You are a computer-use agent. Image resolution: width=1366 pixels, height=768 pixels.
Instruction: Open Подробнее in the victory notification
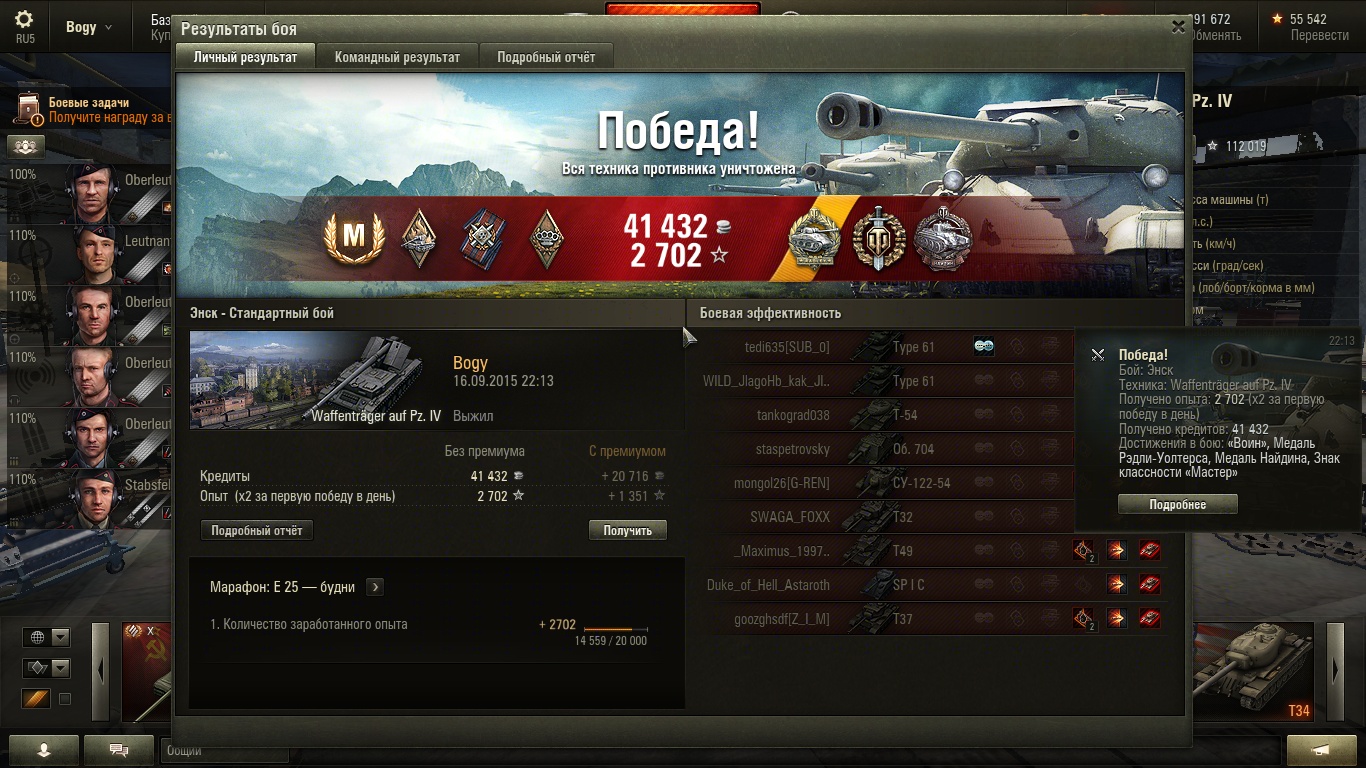(x=1177, y=505)
